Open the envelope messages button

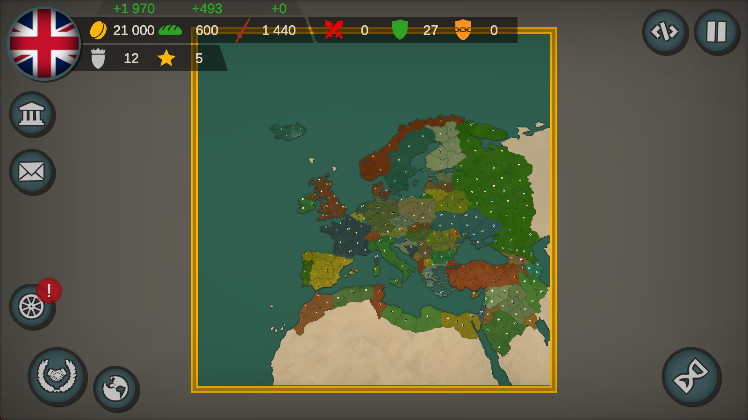pos(32,171)
